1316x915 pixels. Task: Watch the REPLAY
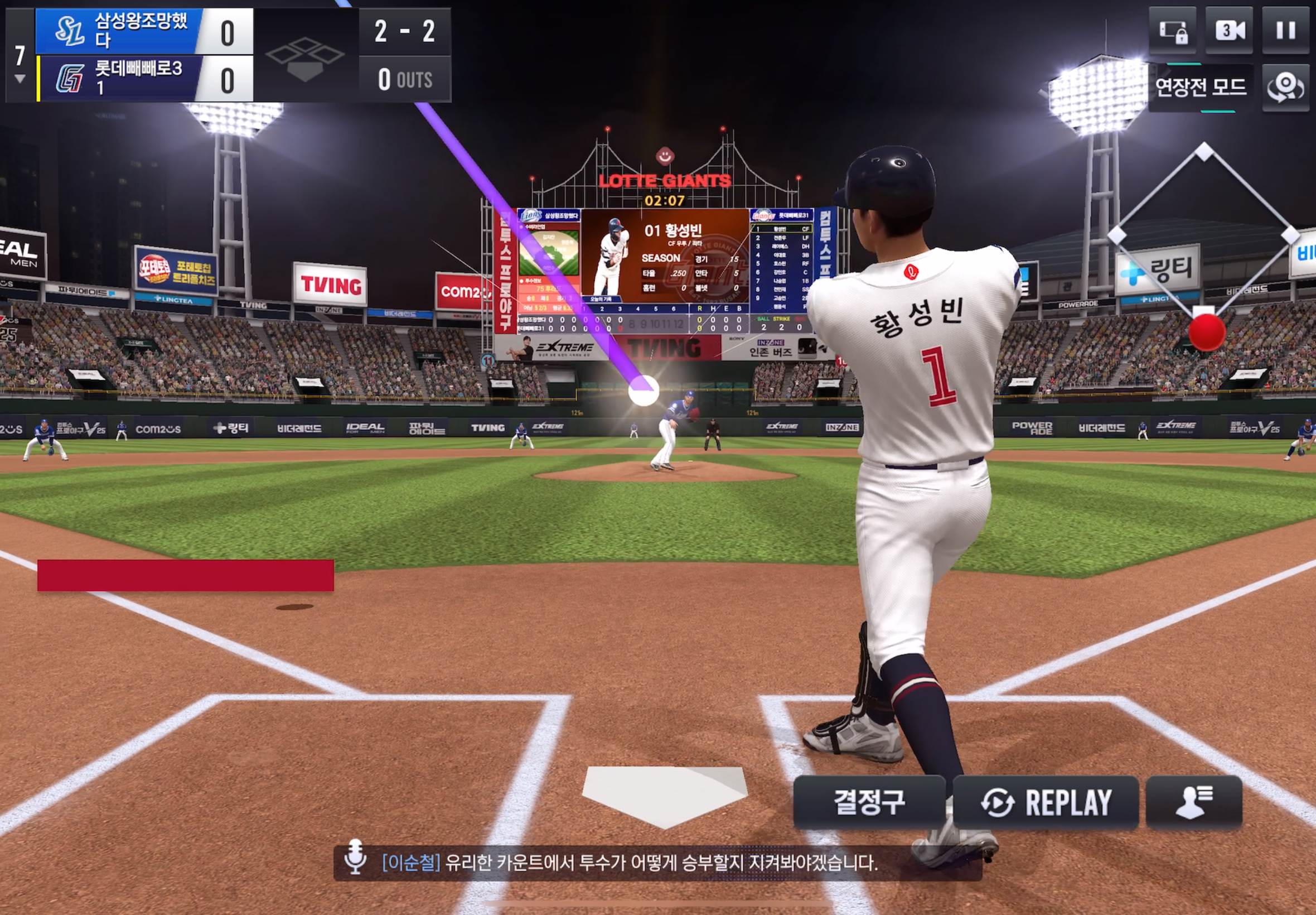pyautogui.click(x=1046, y=802)
